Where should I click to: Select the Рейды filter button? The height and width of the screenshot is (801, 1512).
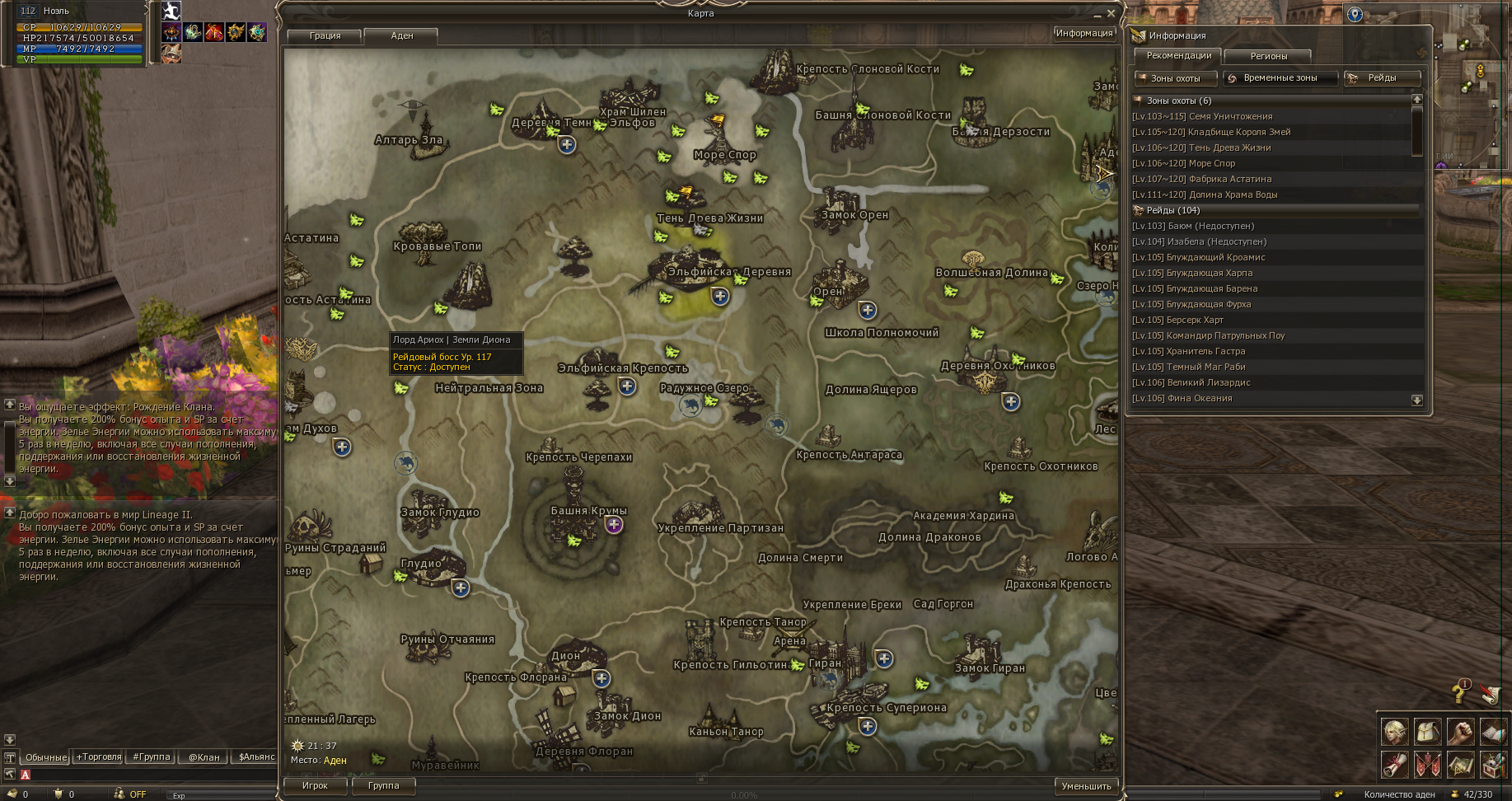click(x=1382, y=78)
